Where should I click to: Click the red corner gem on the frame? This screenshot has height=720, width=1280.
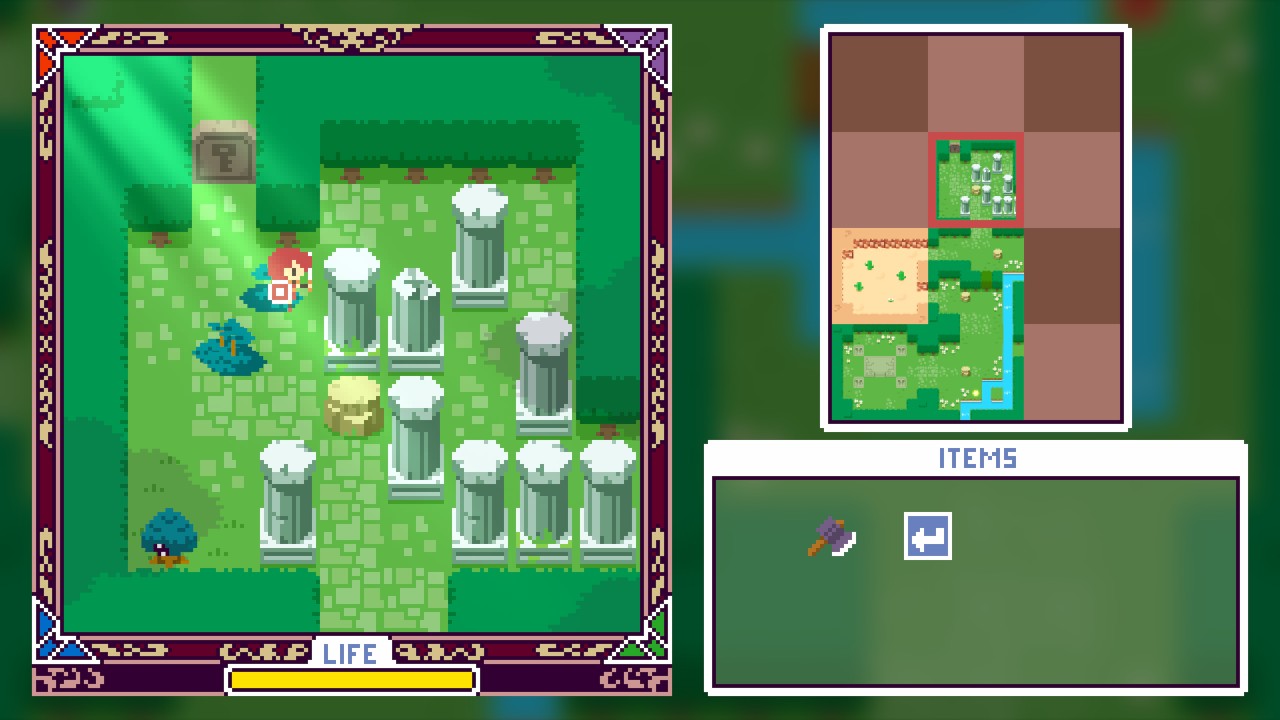tap(47, 37)
